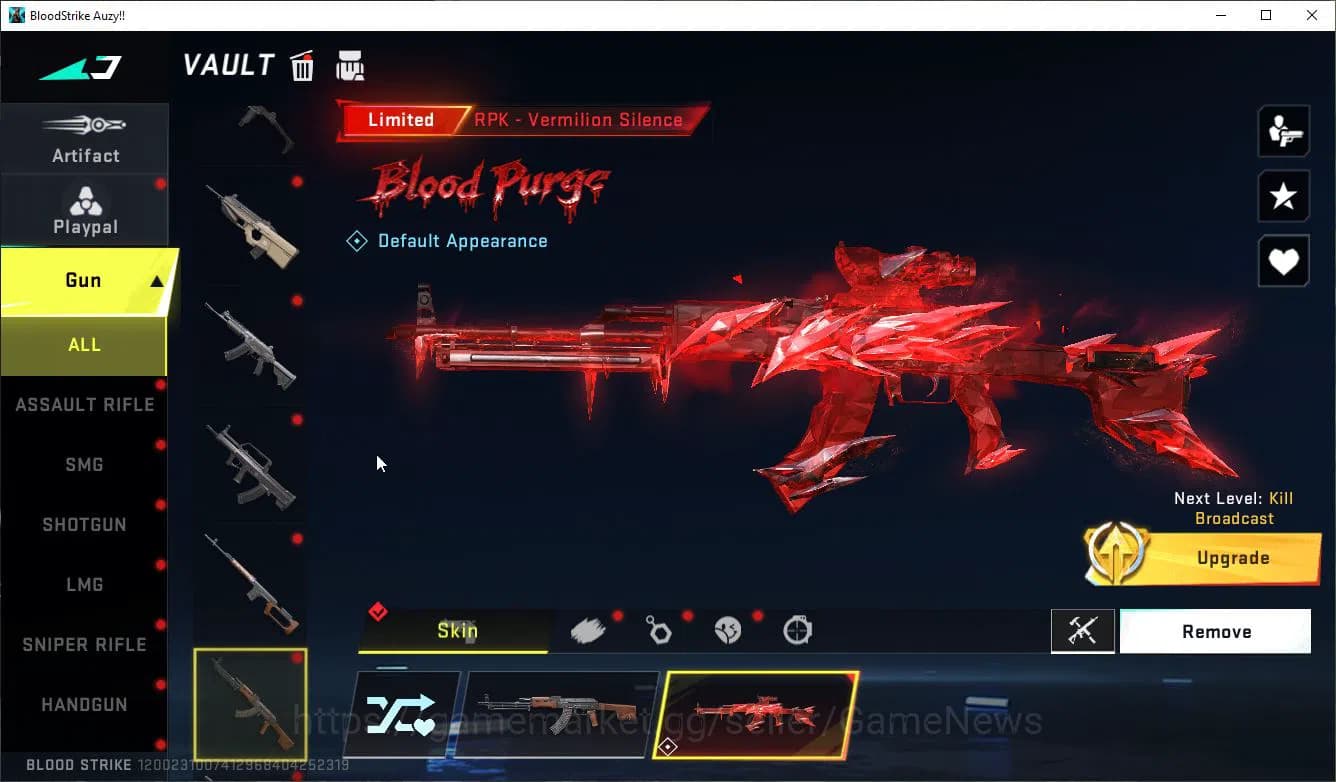
Task: Open the Skin tab
Action: [x=458, y=630]
